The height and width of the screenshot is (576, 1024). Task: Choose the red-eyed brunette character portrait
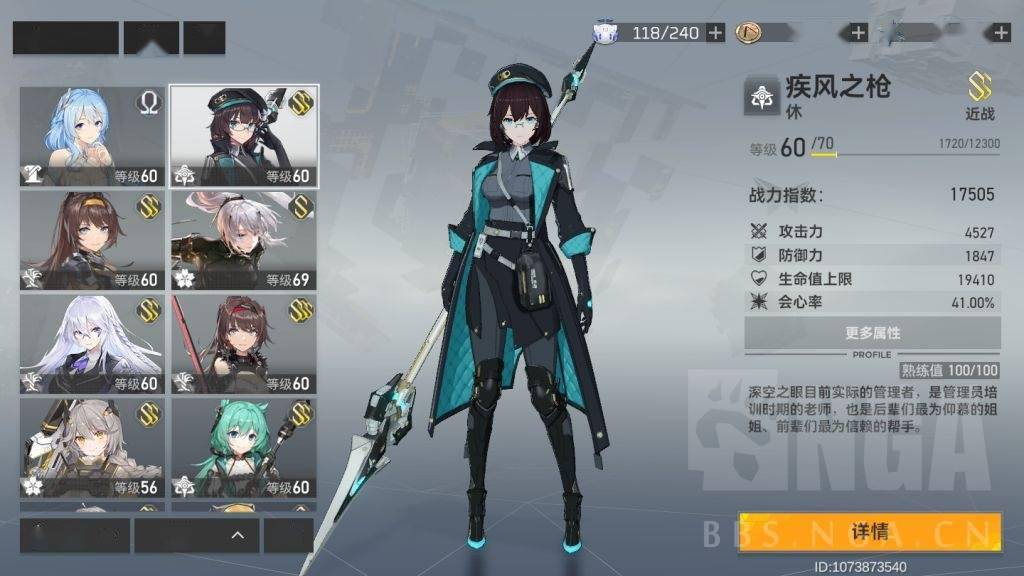(244, 345)
